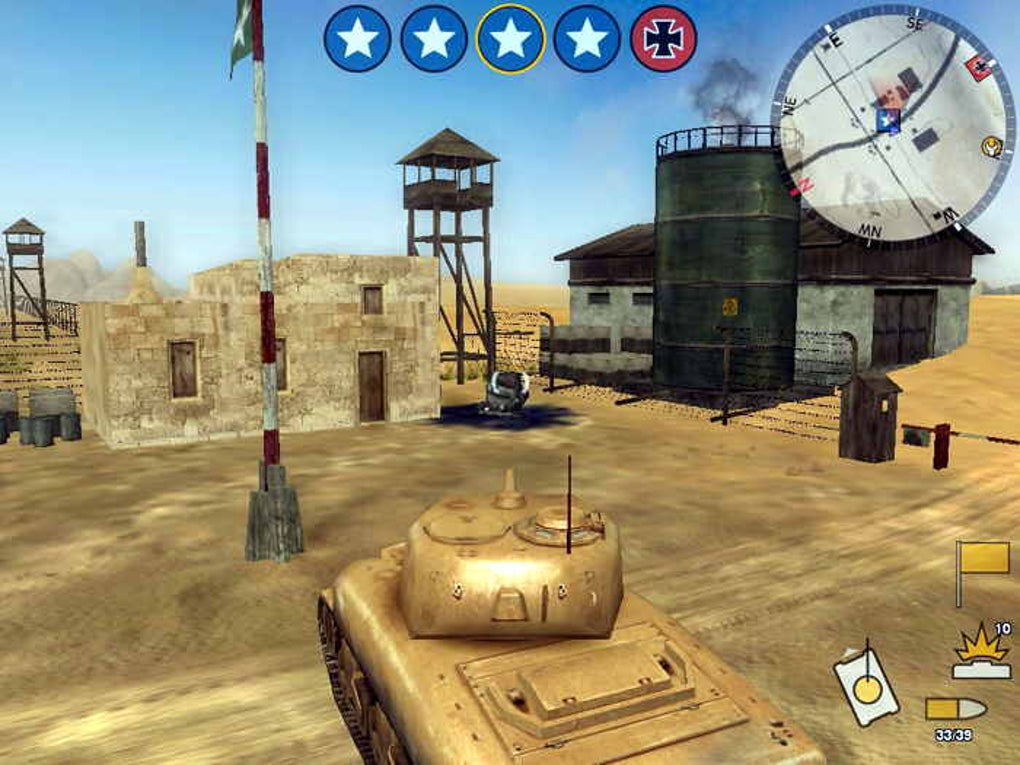Select the red iron cross flag on the minimap
1020x765 pixels.
click(x=977, y=68)
